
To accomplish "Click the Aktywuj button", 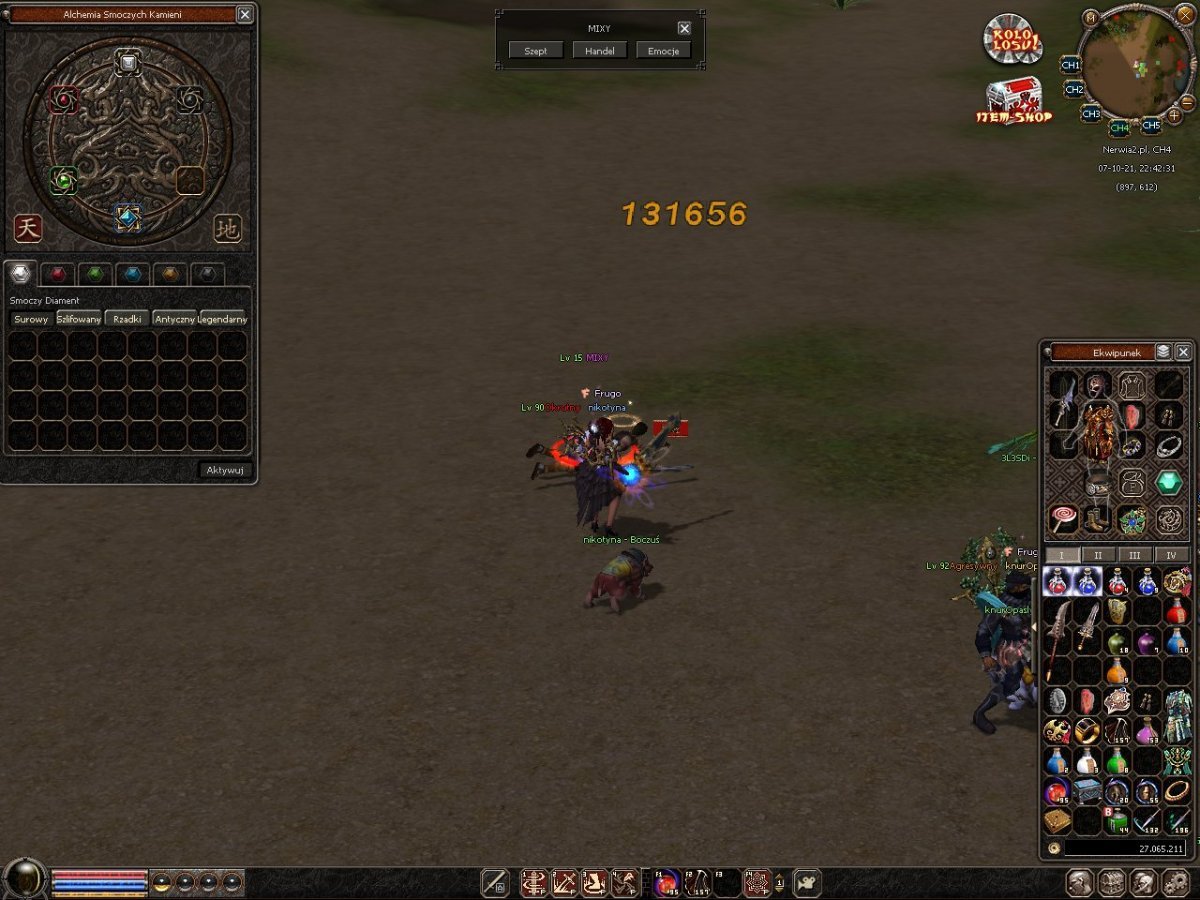I will (226, 470).
